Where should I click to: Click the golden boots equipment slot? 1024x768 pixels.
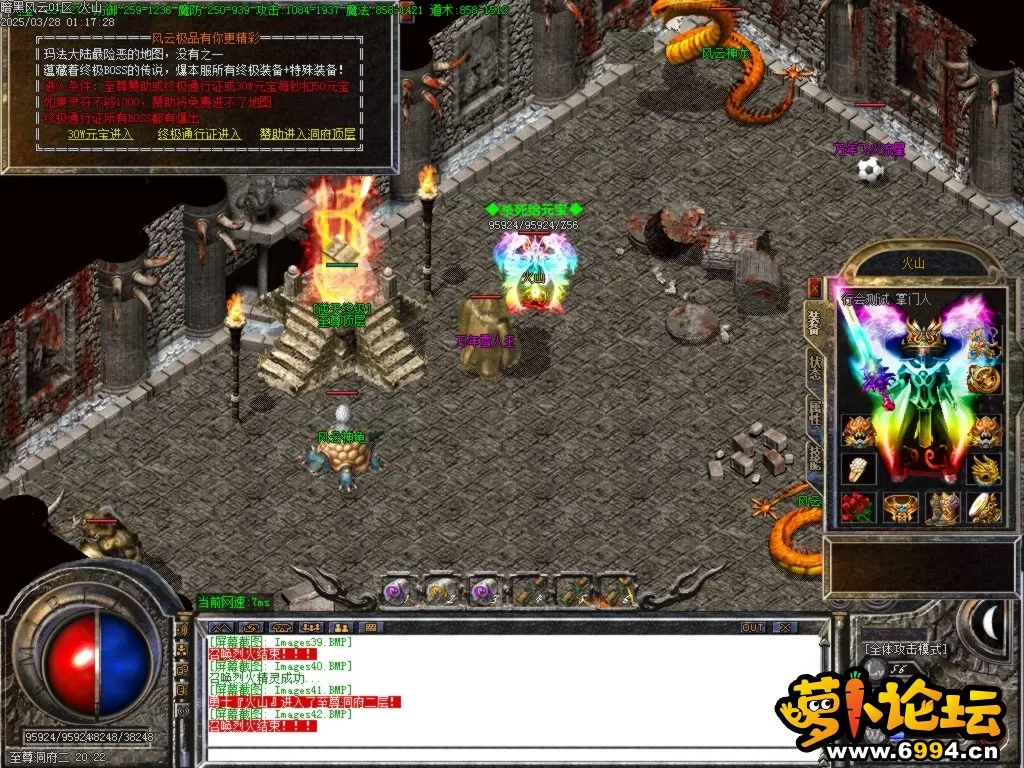[x=942, y=507]
